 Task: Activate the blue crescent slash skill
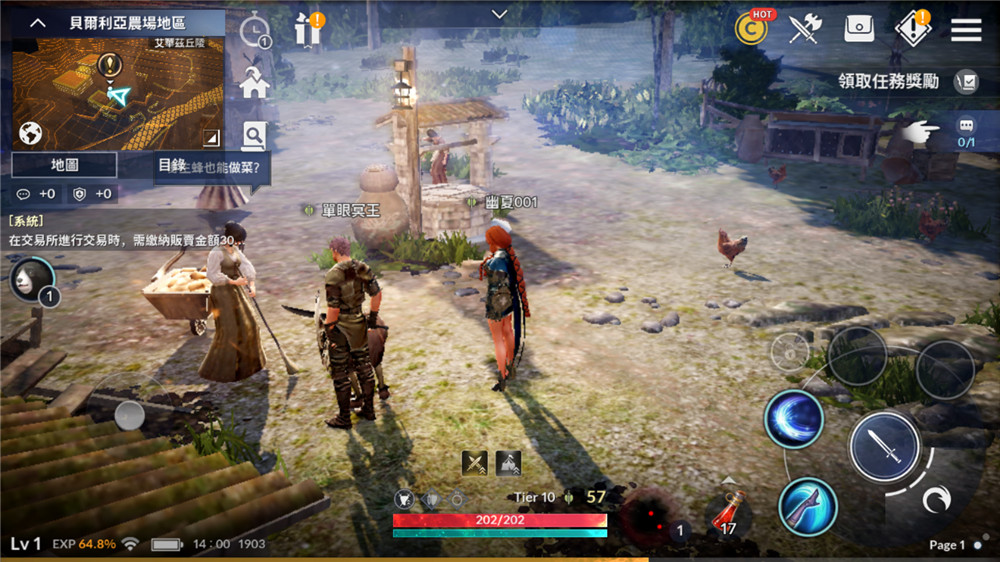click(794, 419)
